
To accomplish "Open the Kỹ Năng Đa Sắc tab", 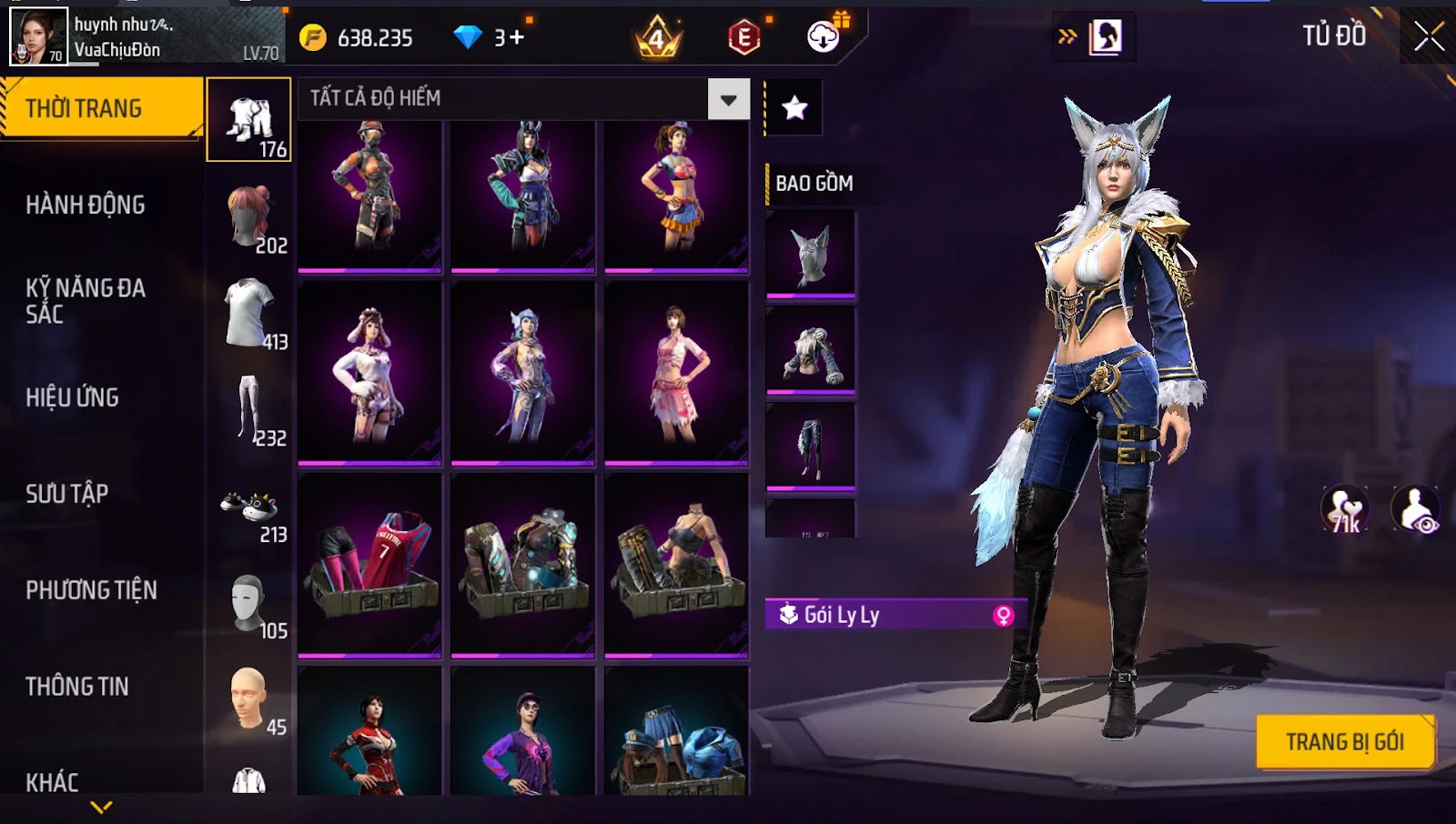I will pos(86,301).
